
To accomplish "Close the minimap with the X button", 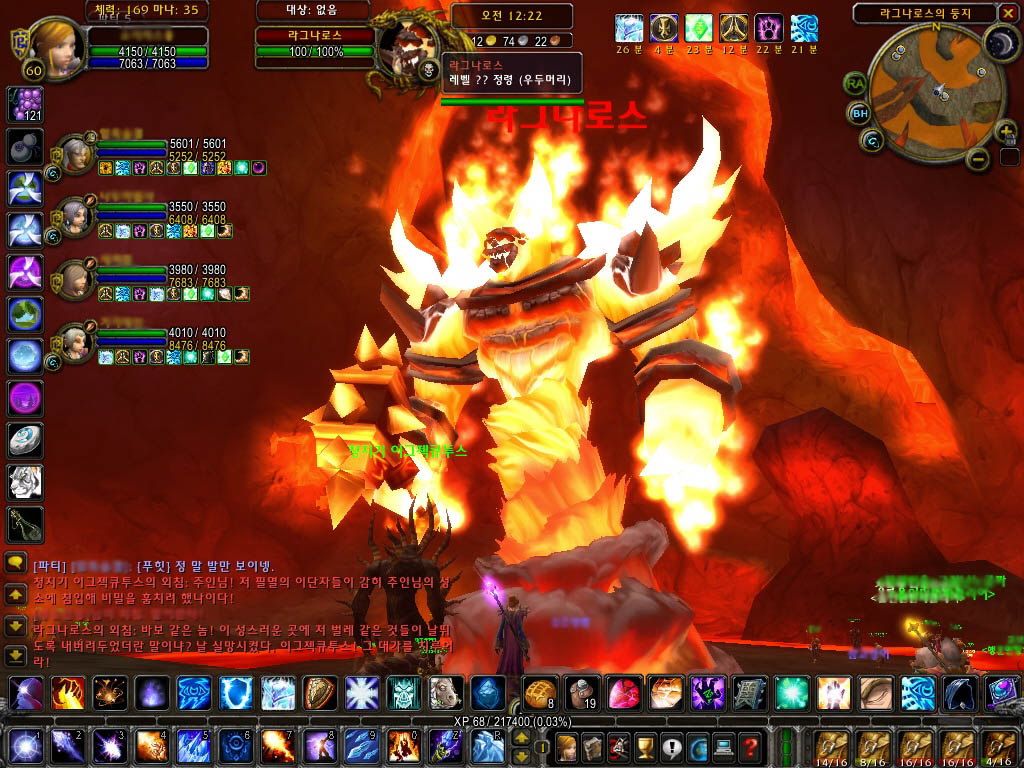I will (x=1008, y=13).
